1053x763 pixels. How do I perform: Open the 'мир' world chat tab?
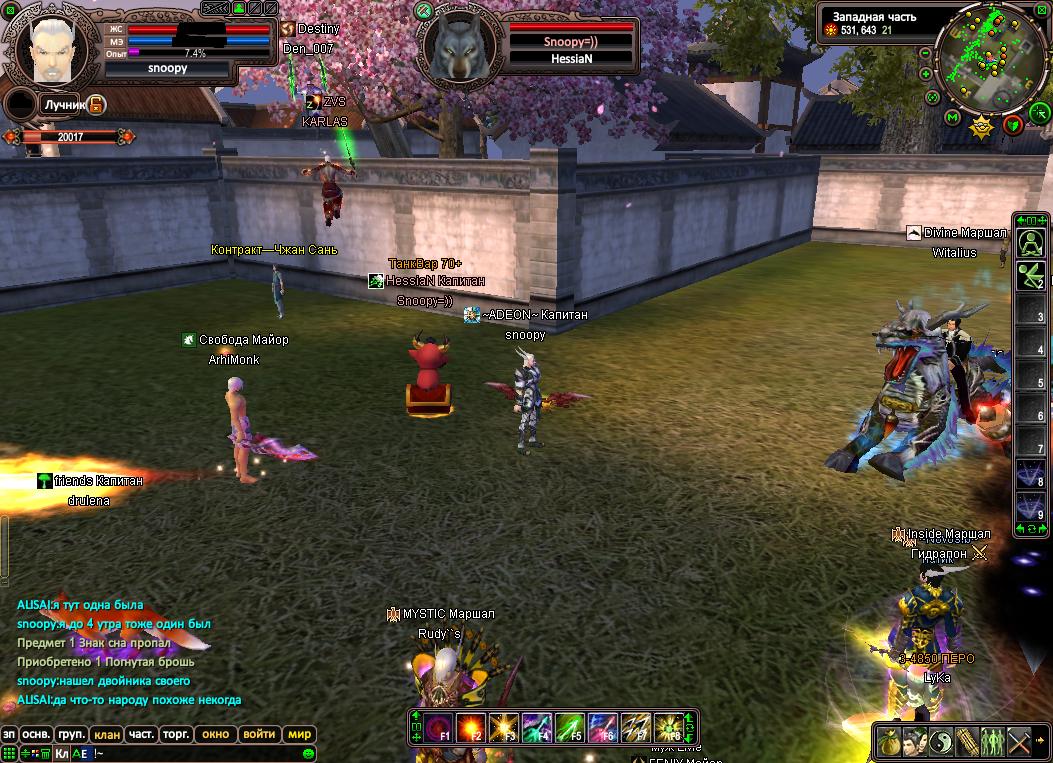[x=300, y=734]
